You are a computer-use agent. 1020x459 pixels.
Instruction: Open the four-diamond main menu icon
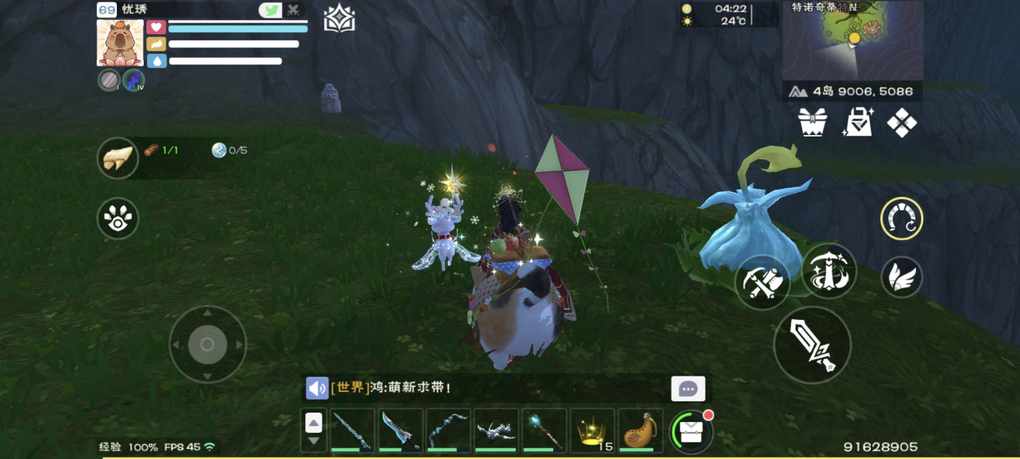(902, 123)
